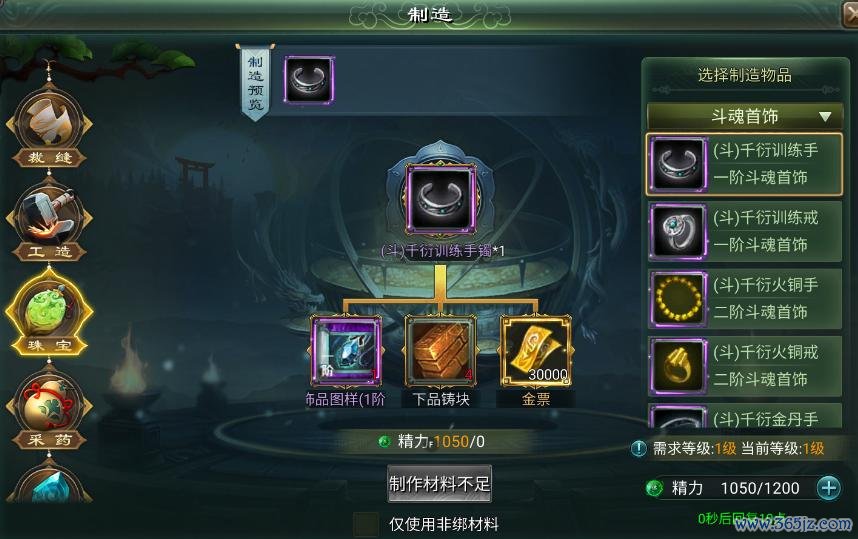This screenshot has width=858, height=539.
Task: Add stamina with the plus button
Action: [829, 488]
